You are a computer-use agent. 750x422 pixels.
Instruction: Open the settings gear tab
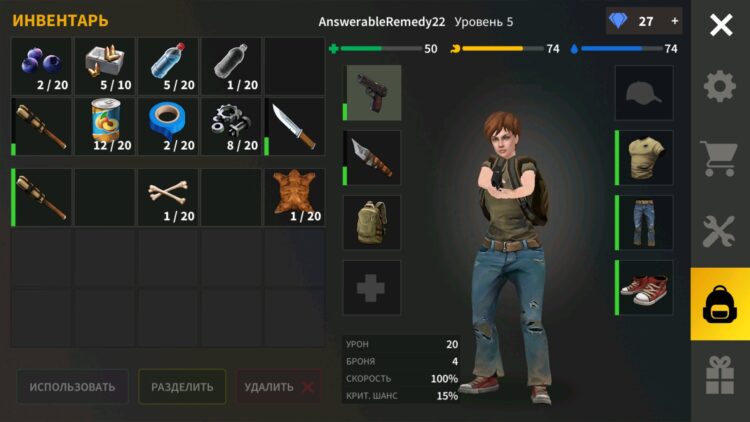tap(720, 87)
